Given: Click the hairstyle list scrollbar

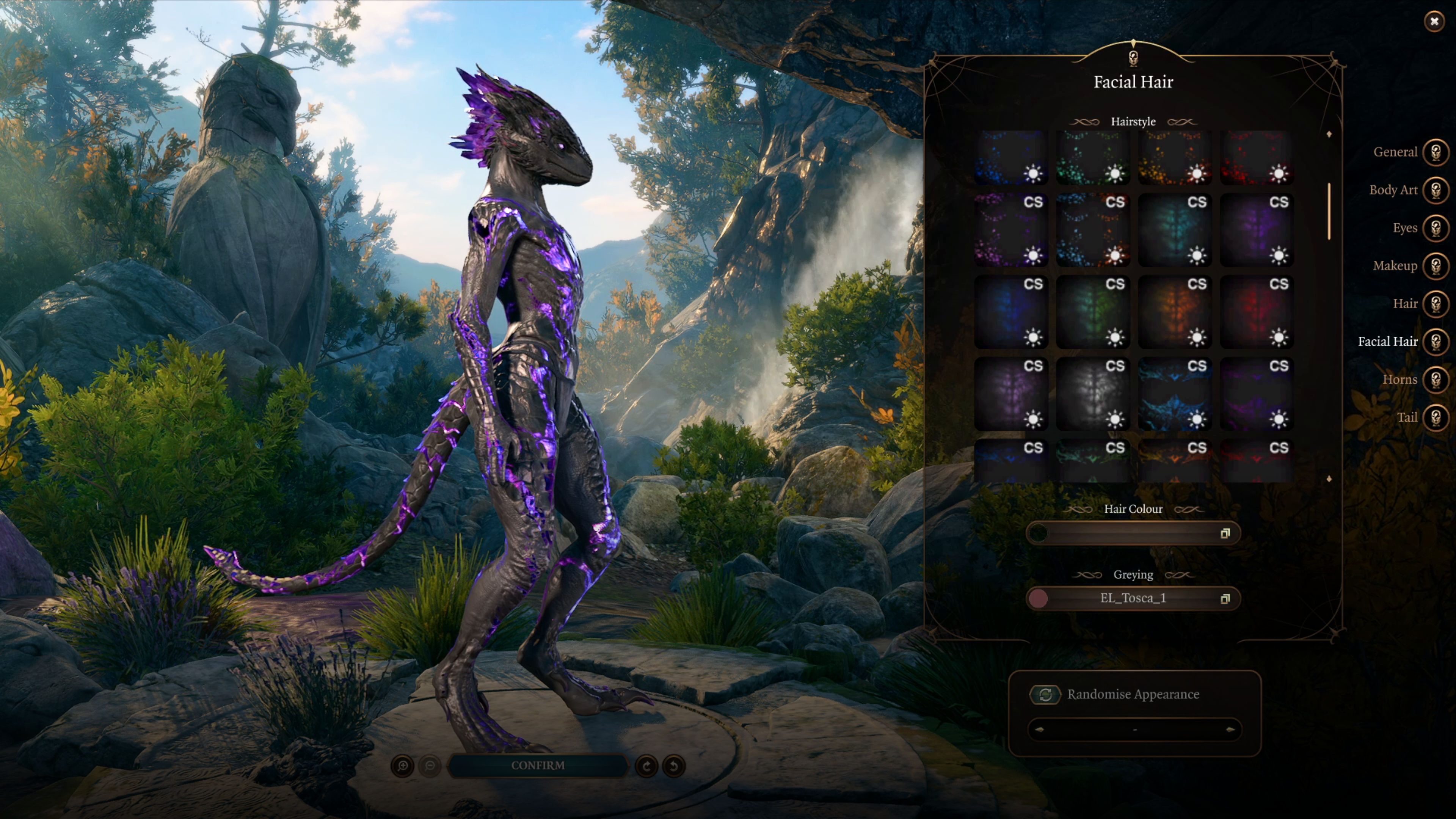Looking at the screenshot, I should (1329, 211).
